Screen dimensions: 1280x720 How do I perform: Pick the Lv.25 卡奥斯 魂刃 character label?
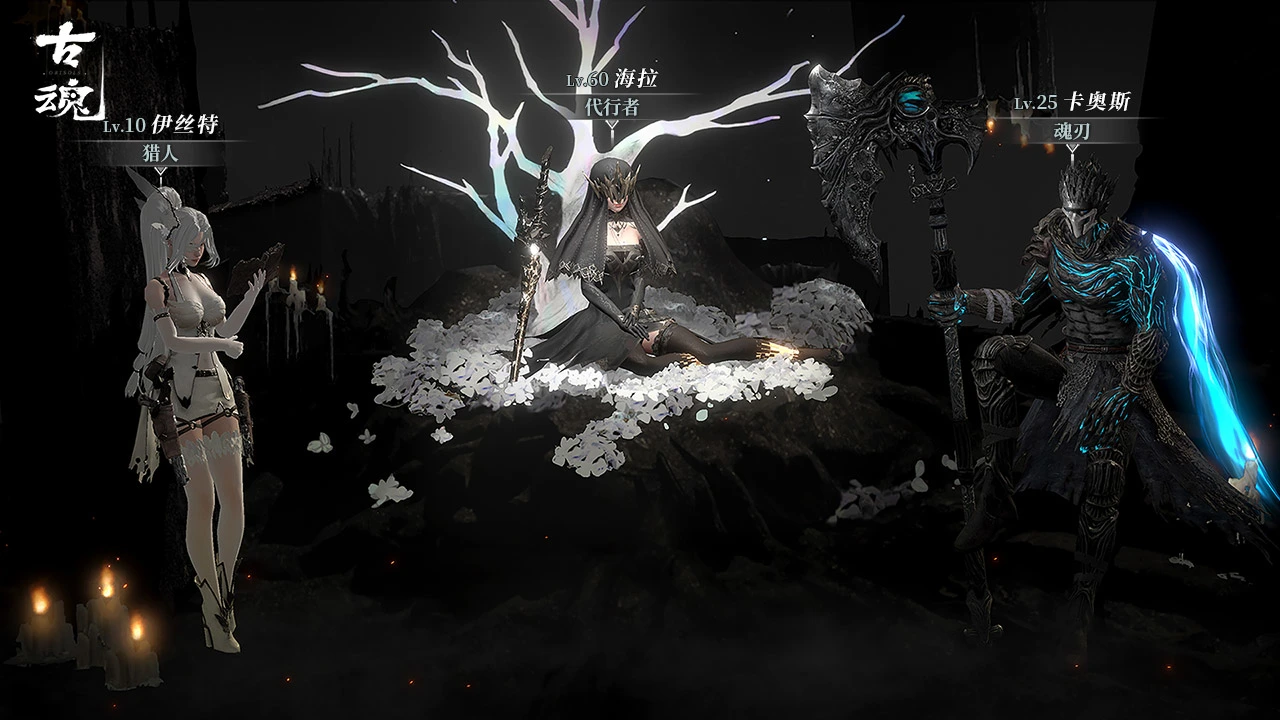pos(1072,117)
